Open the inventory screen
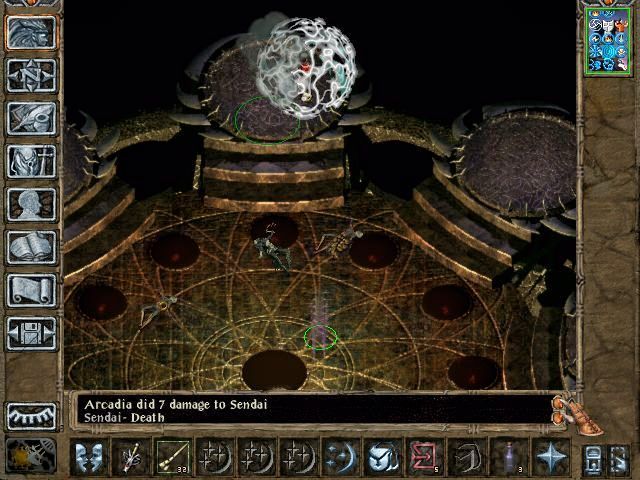The height and width of the screenshot is (480, 640). point(31,160)
